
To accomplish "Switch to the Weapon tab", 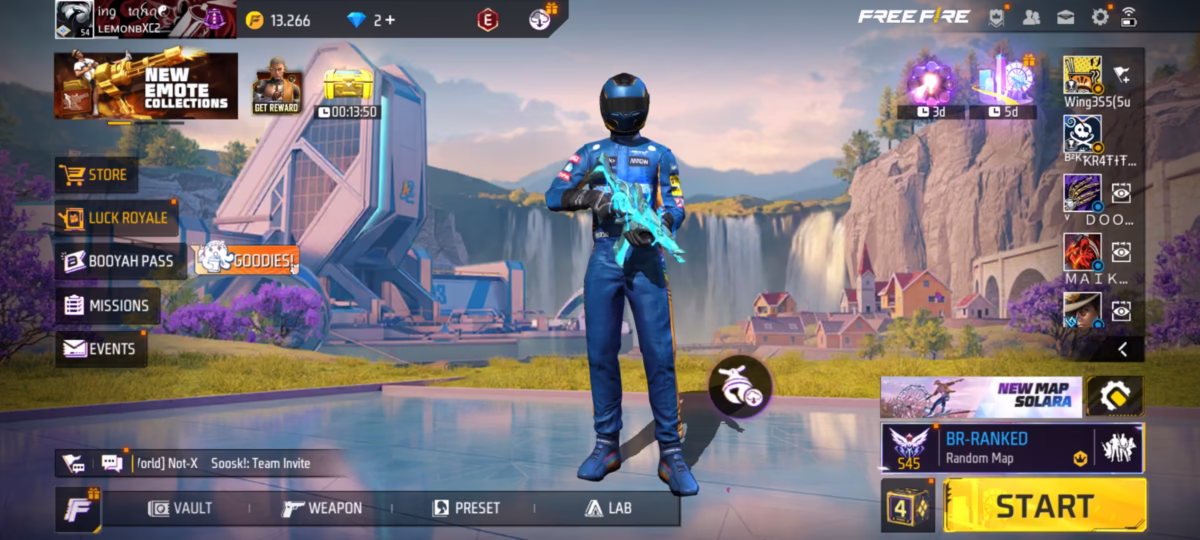I will click(x=322, y=508).
